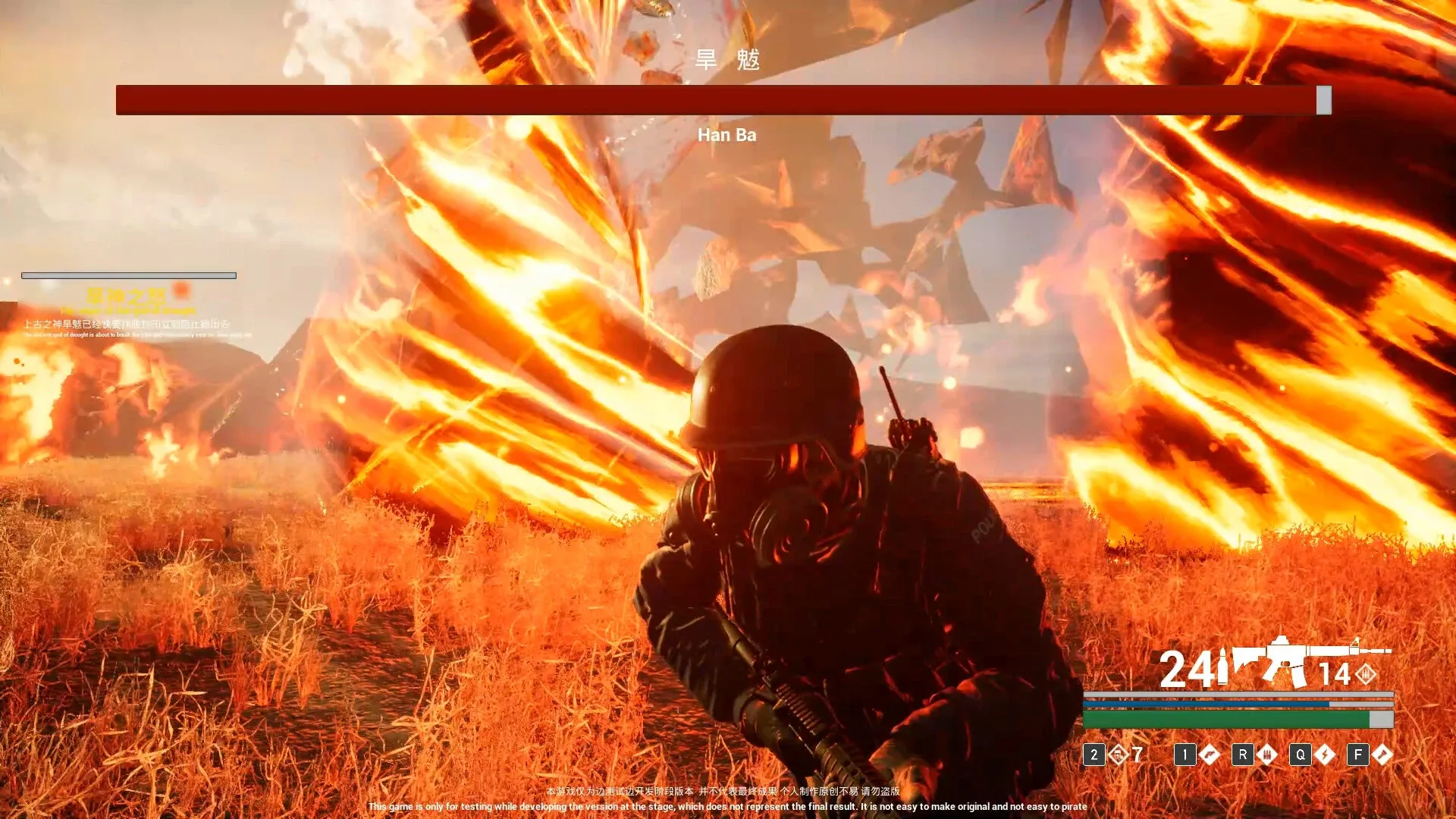This screenshot has height=819, width=1456.
Task: Select the 1 weapon slot key
Action: tap(1185, 755)
